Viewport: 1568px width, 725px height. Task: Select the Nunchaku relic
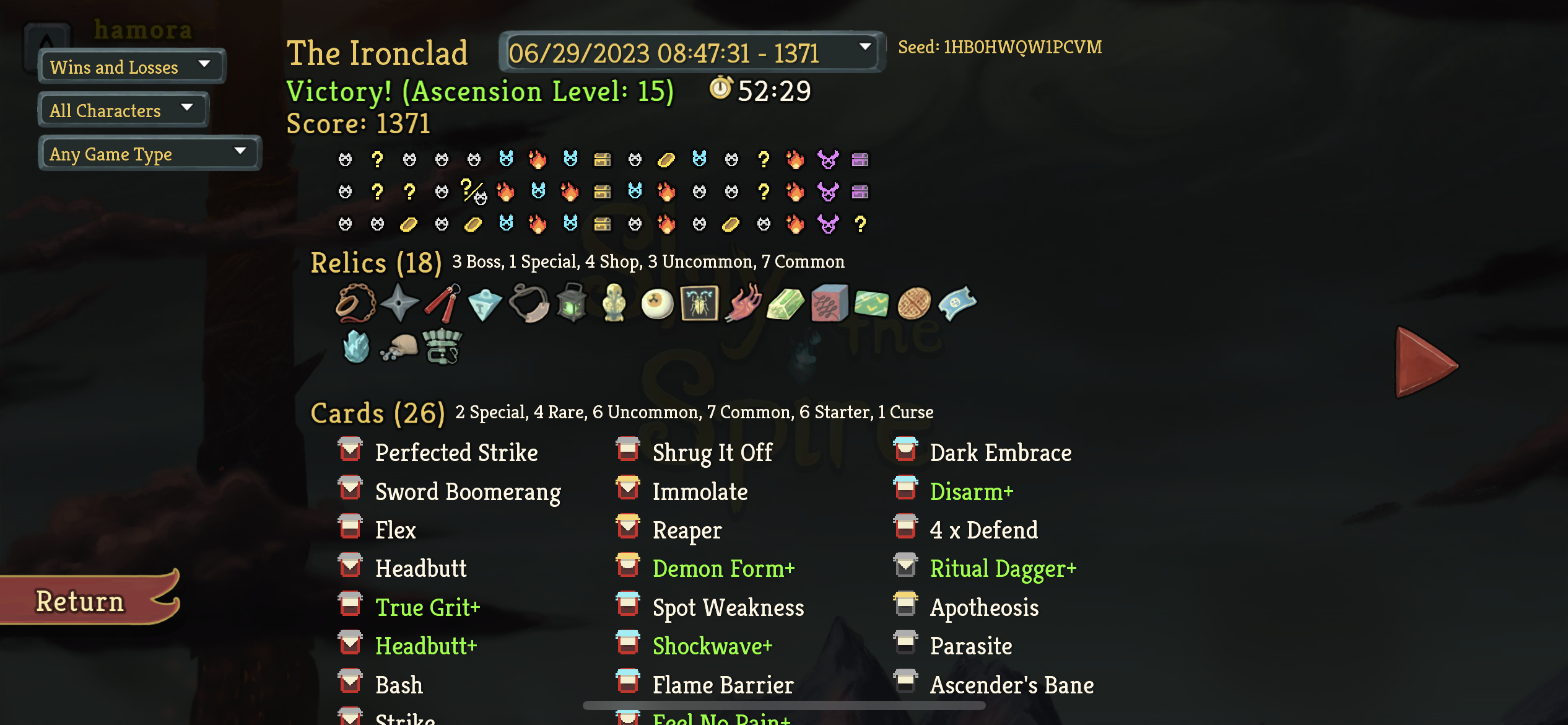pyautogui.click(x=441, y=304)
